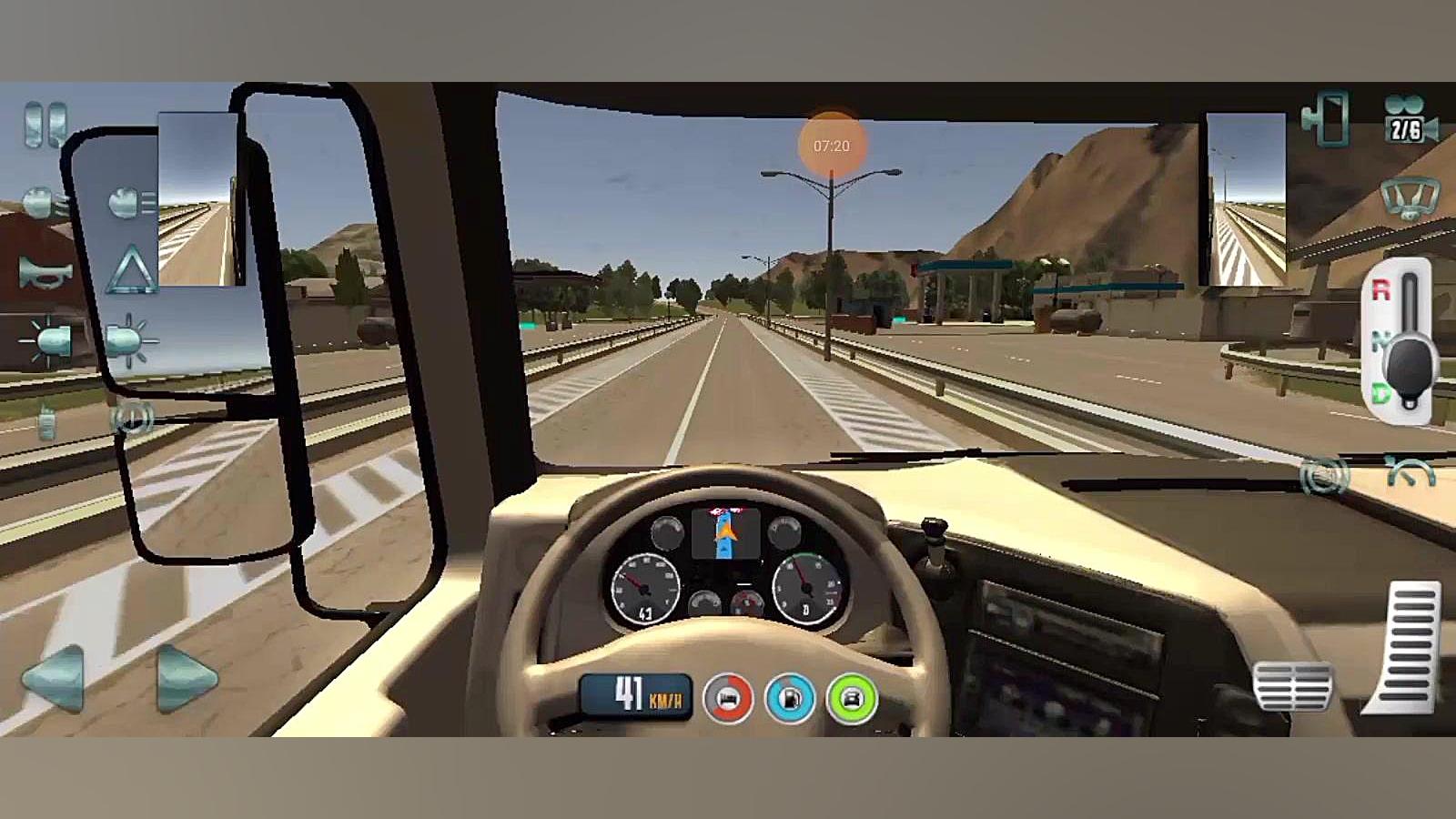Pause the game with the pause icon
The image size is (1456, 819).
[x=45, y=124]
